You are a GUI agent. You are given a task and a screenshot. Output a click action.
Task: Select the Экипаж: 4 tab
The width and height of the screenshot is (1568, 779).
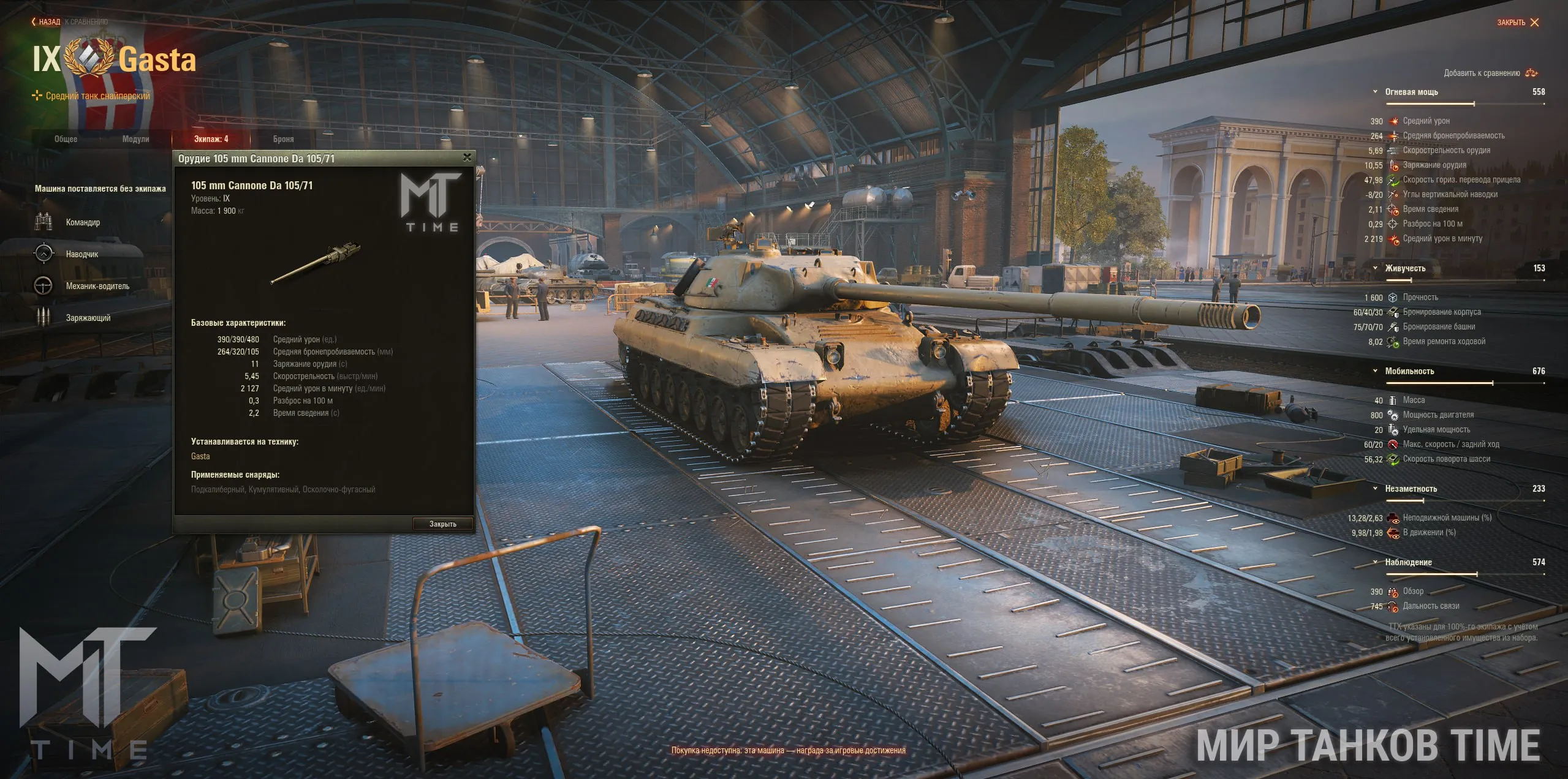(211, 139)
